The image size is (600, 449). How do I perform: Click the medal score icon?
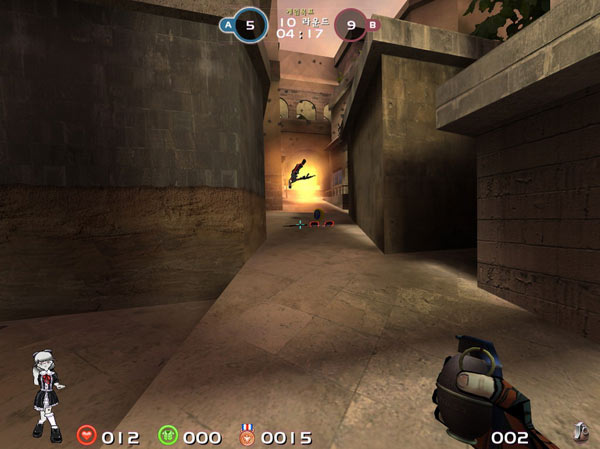[247, 436]
